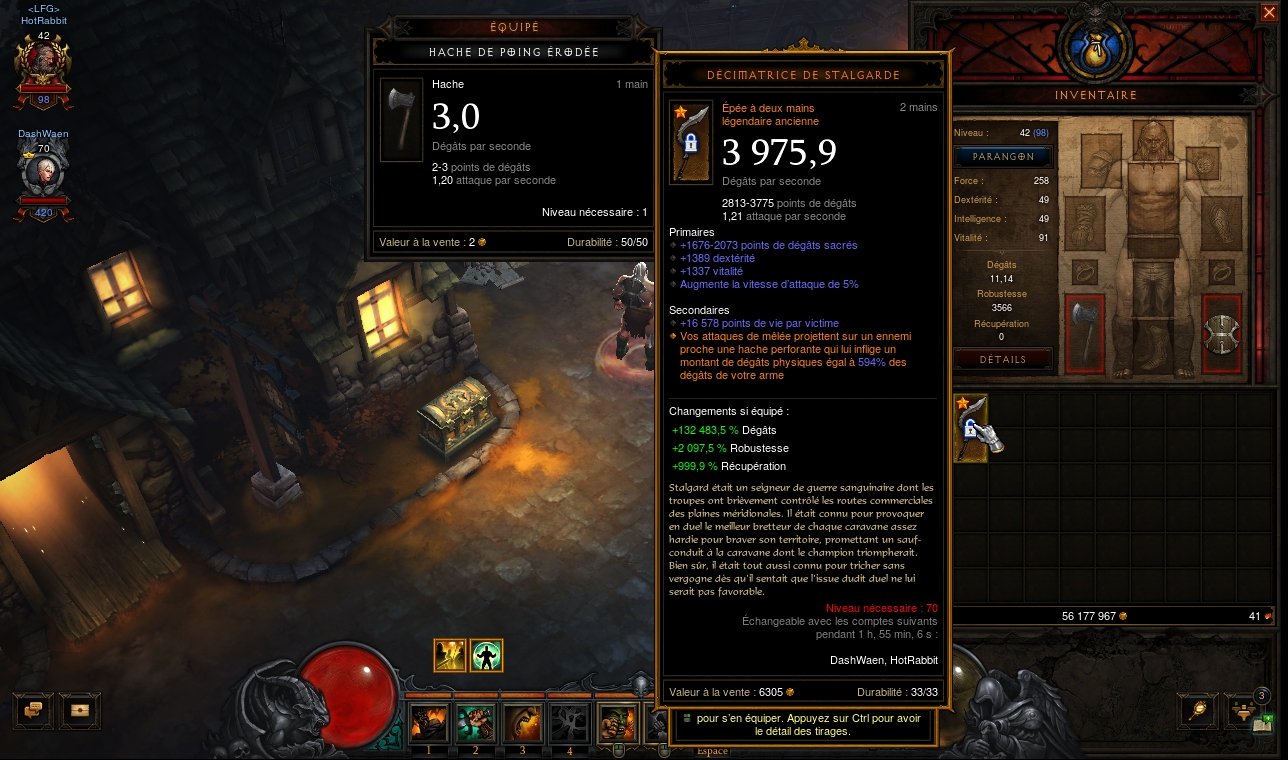Close the Inventaire panel

coord(1269,13)
